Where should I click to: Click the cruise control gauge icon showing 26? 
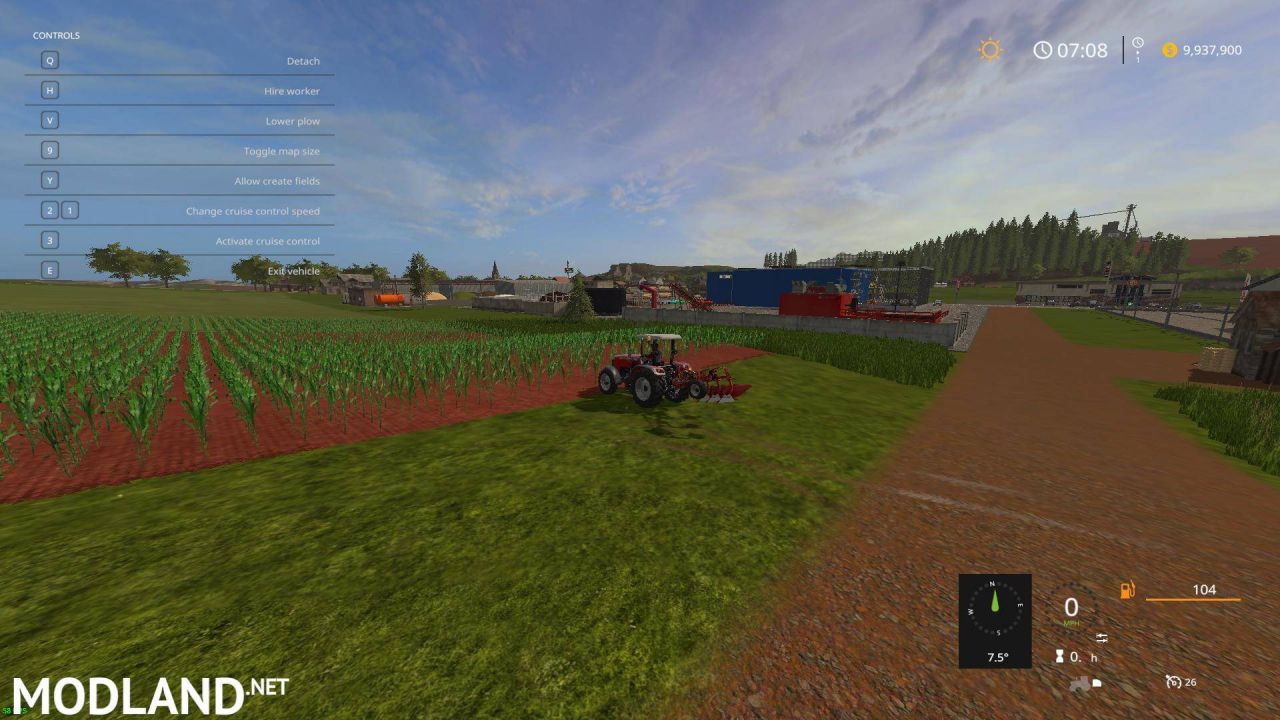click(1174, 680)
